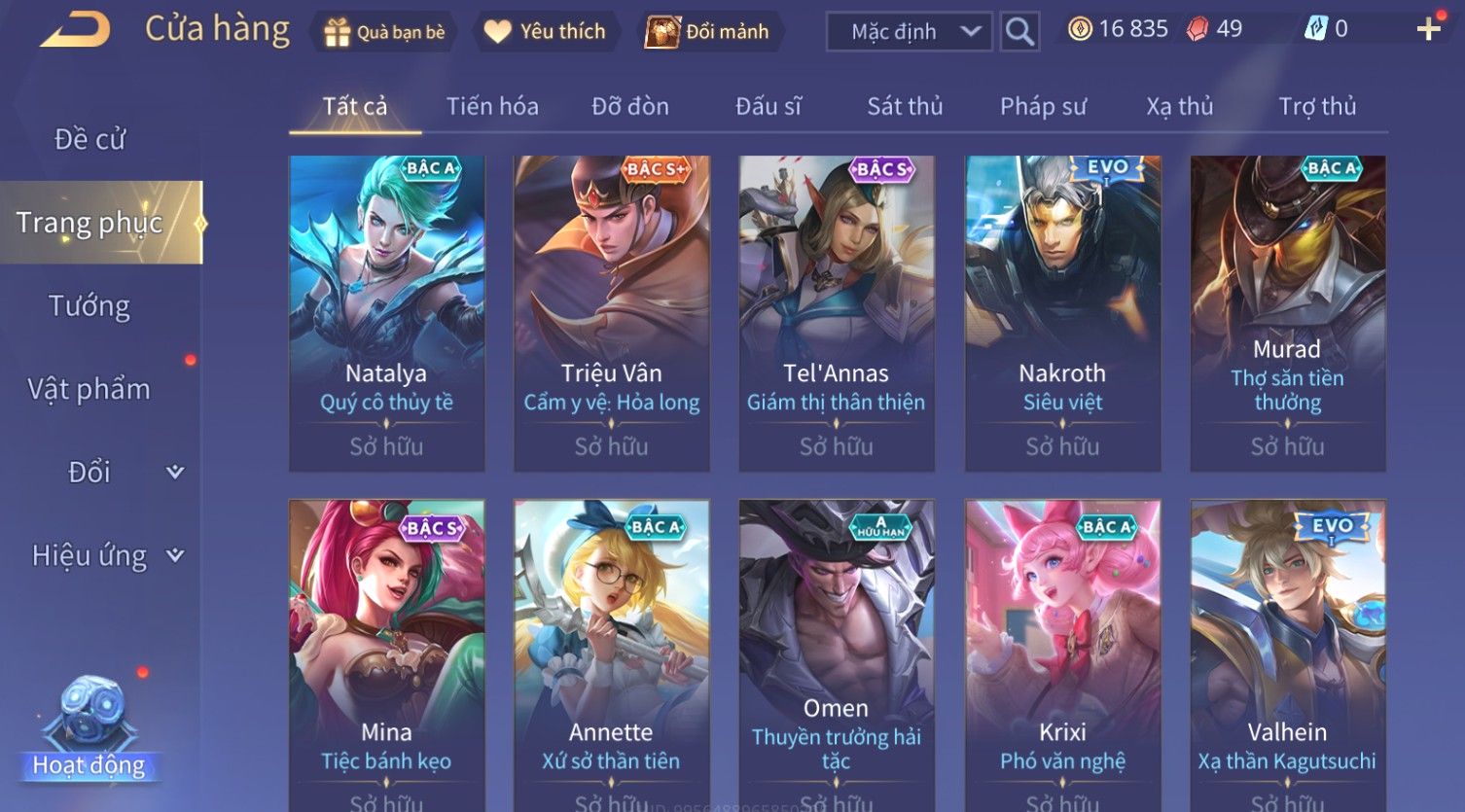Open the Hoạt động event icon
This screenshot has height=812, width=1465.
pos(89,729)
